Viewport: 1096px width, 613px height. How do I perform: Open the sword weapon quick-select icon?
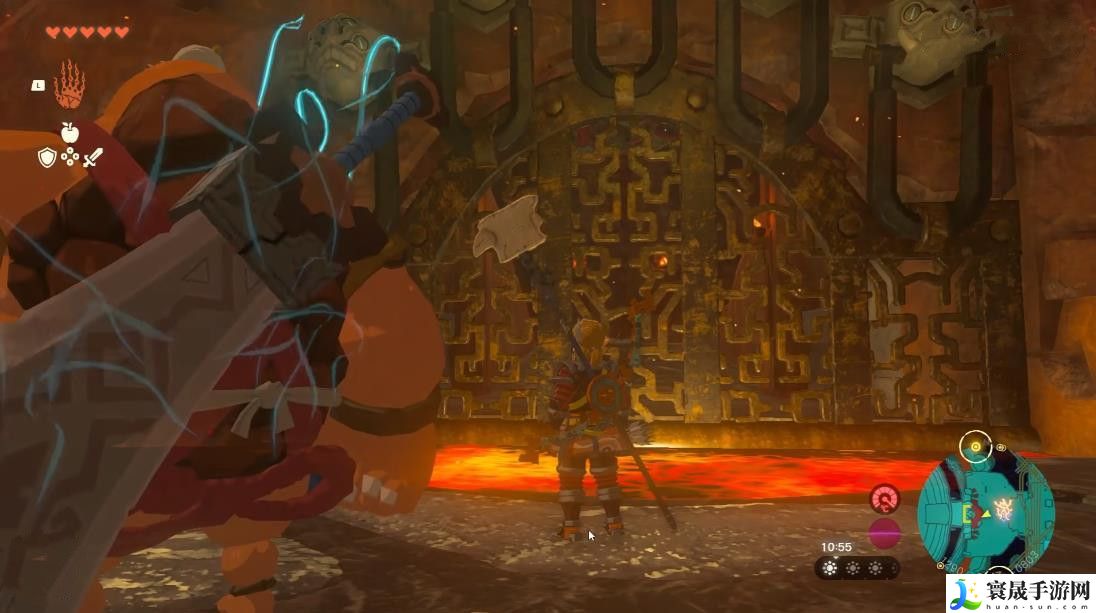[x=93, y=157]
